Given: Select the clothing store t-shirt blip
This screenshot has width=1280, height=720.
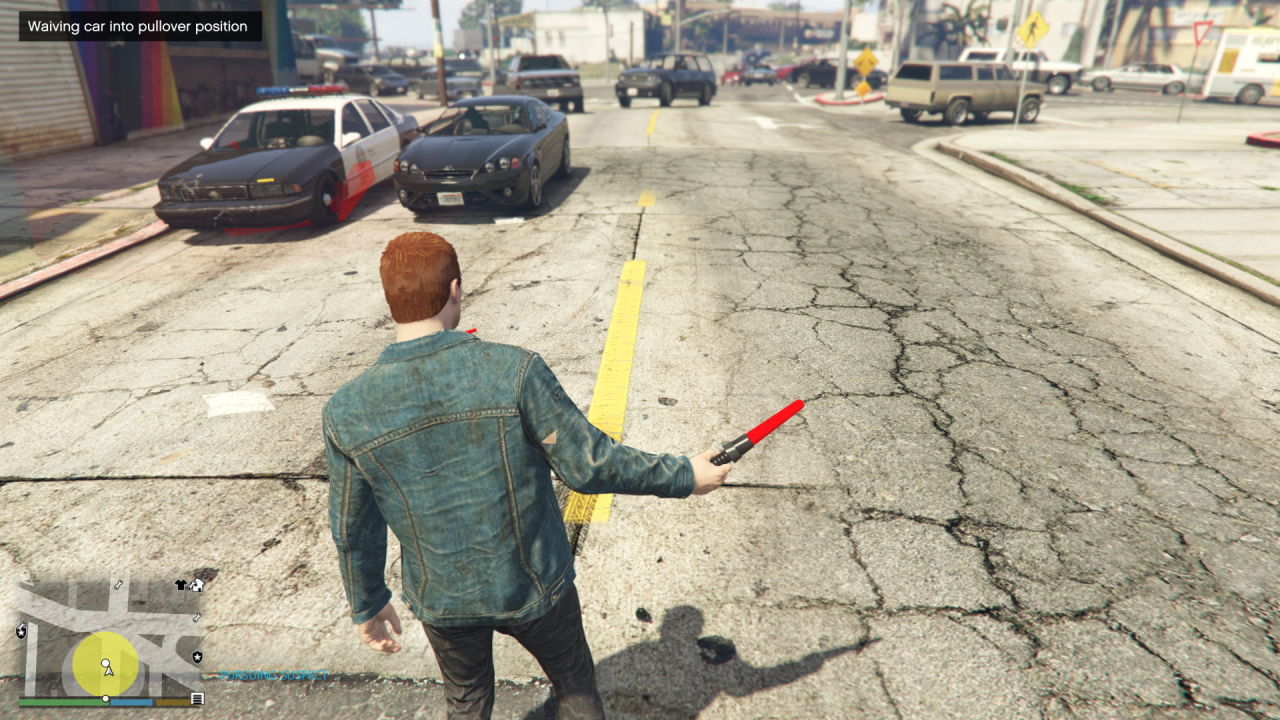Looking at the screenshot, I should point(181,585).
